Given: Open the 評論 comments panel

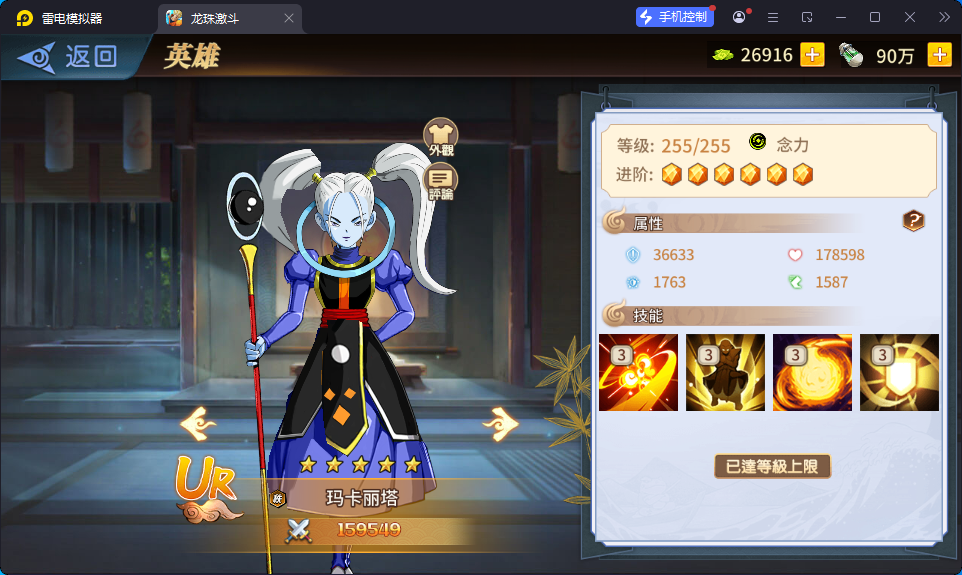Looking at the screenshot, I should [441, 183].
